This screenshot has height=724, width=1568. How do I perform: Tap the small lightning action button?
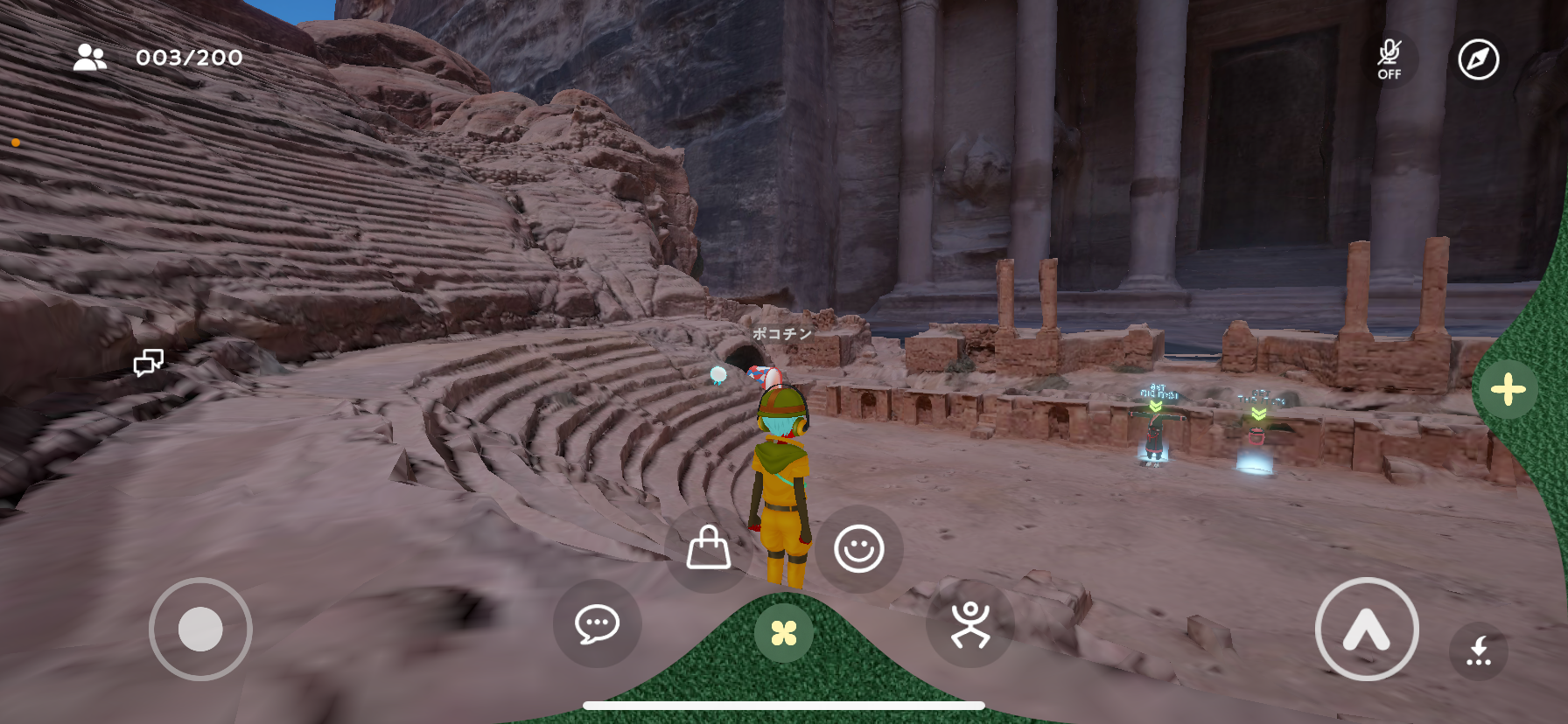point(1479,651)
